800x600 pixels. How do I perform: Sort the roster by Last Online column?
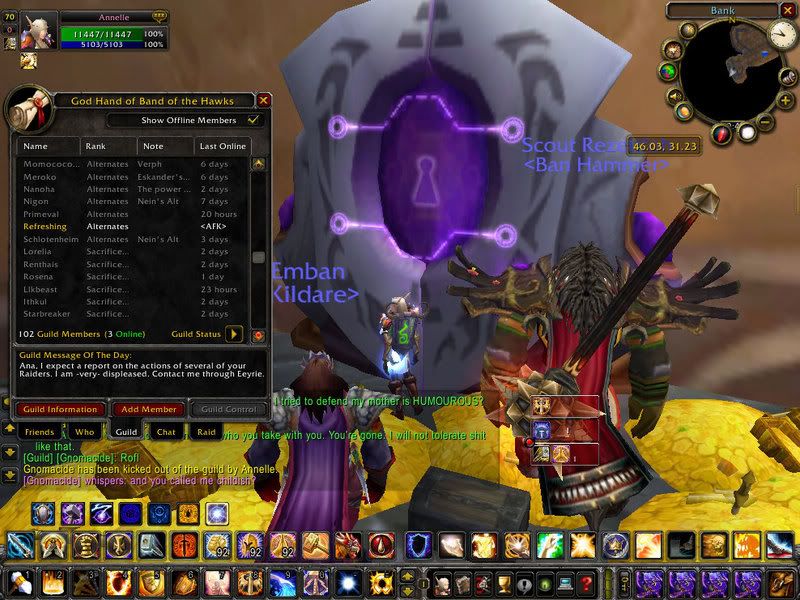pos(223,146)
